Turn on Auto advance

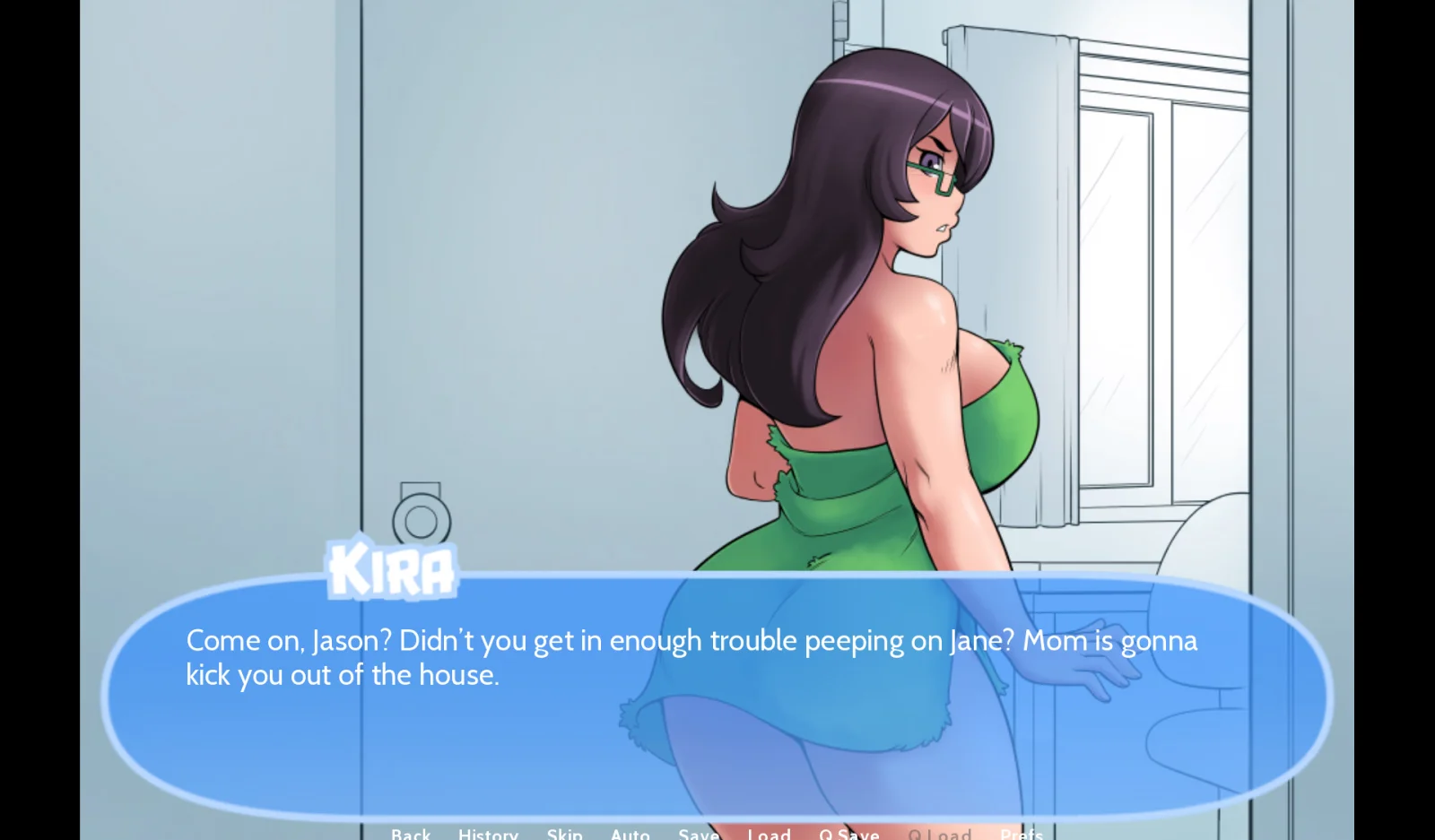coord(631,834)
